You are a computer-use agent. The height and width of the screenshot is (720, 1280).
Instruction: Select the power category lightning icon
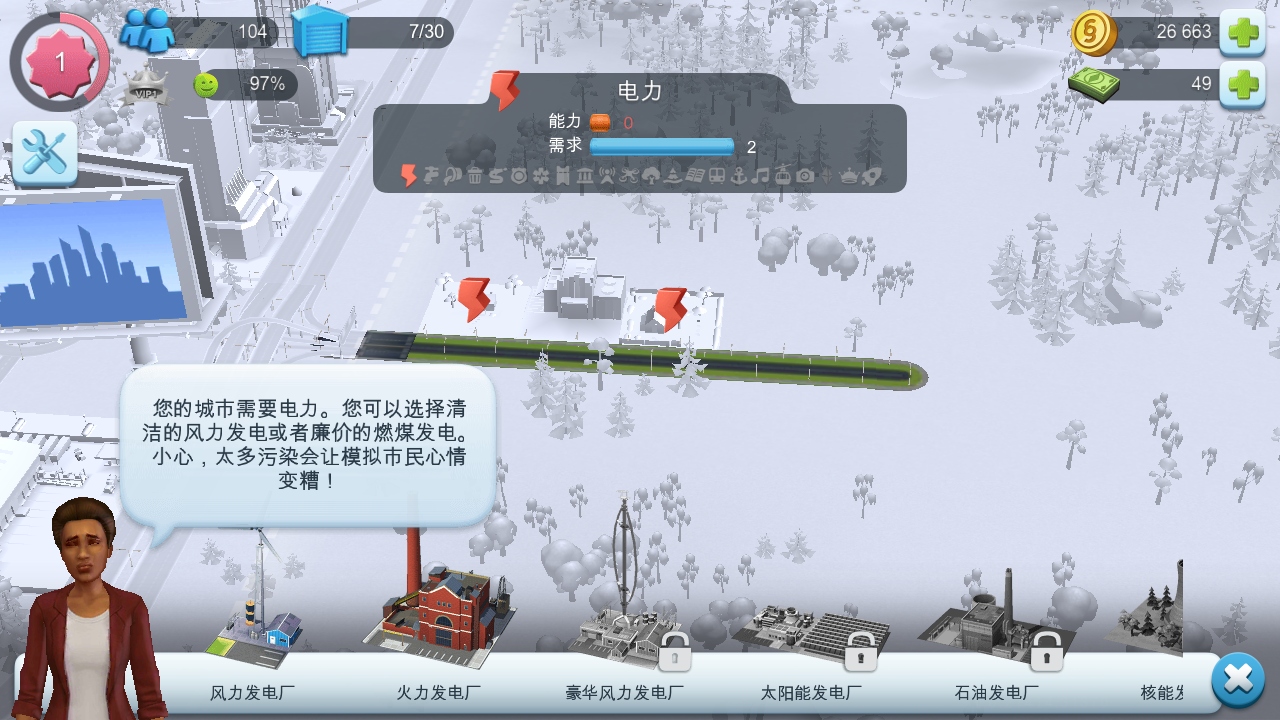click(x=407, y=175)
